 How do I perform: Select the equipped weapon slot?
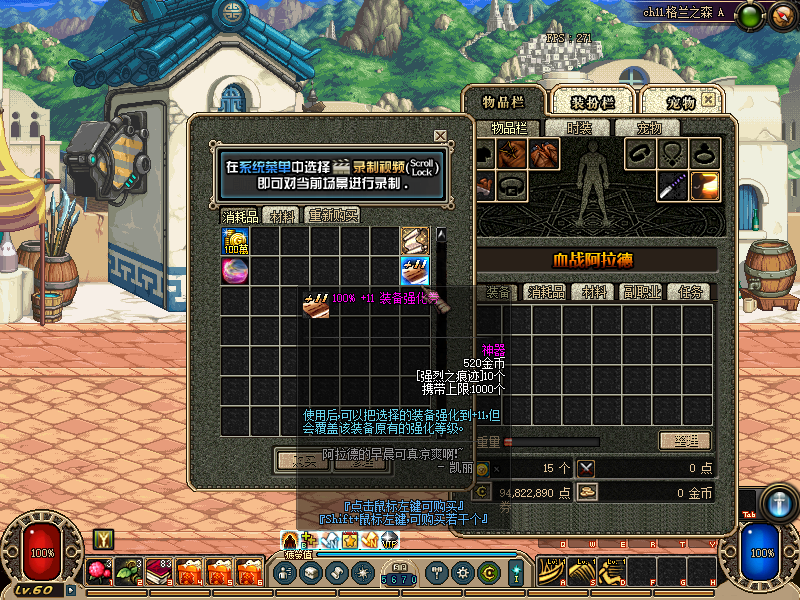672,185
